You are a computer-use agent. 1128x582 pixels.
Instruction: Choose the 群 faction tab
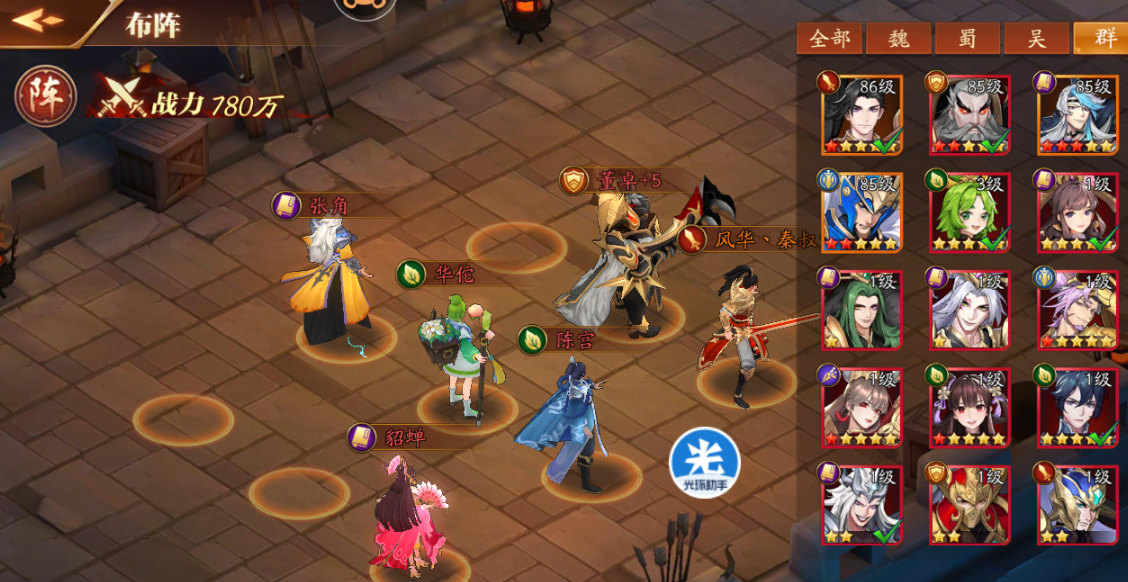[x=1102, y=38]
